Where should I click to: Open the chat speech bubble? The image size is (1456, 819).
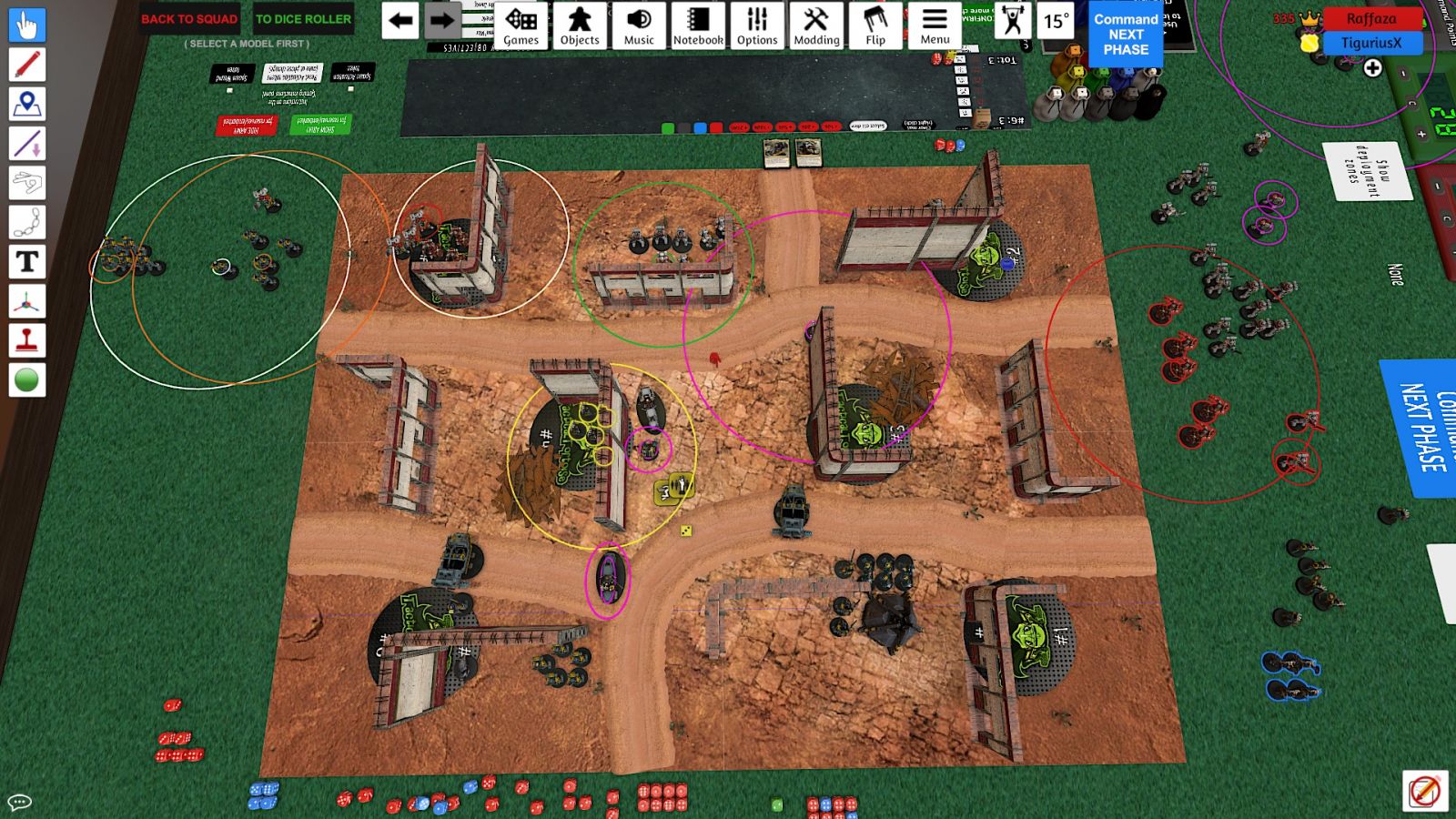click(20, 802)
